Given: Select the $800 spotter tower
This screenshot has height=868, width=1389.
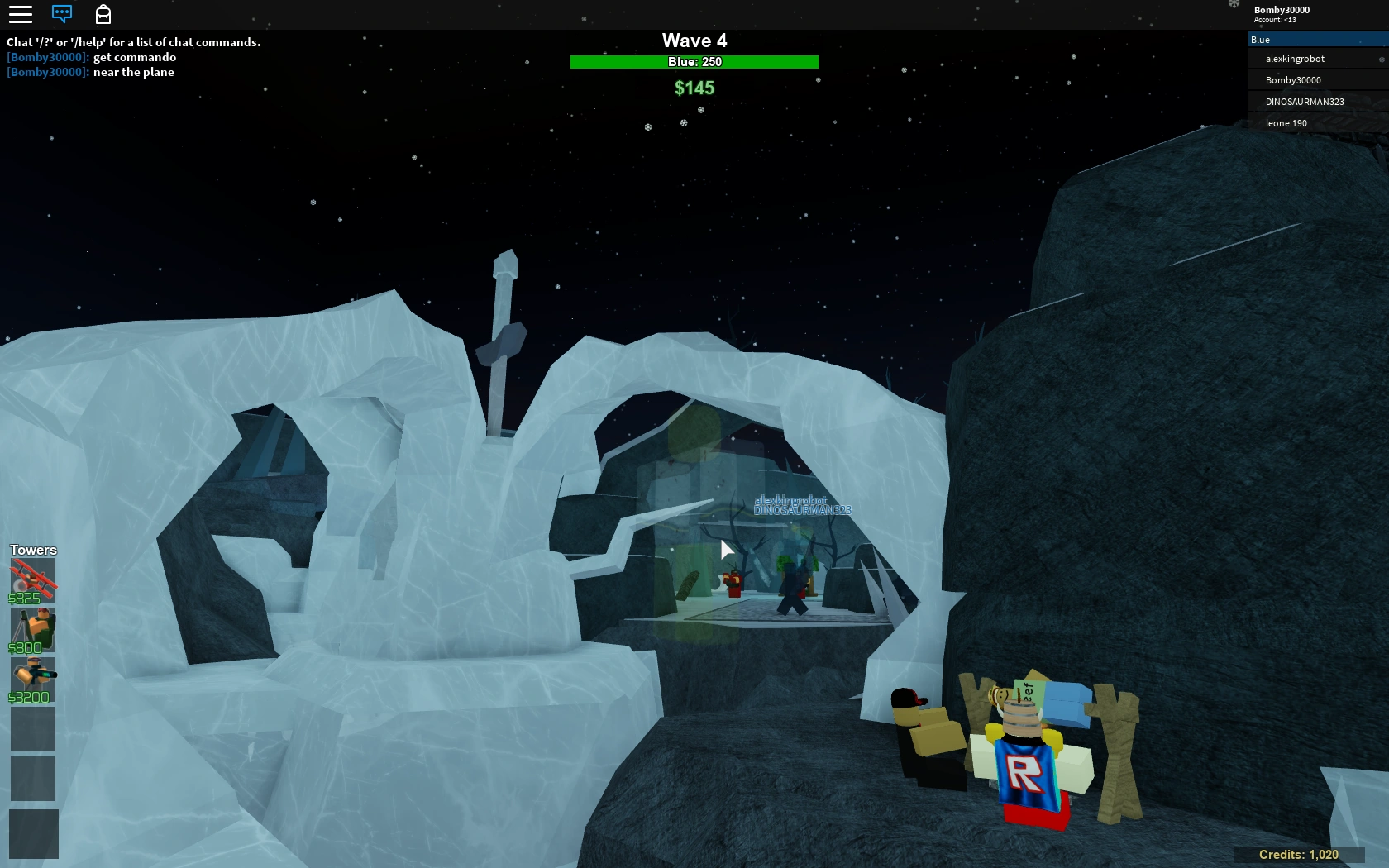Looking at the screenshot, I should 33,630.
